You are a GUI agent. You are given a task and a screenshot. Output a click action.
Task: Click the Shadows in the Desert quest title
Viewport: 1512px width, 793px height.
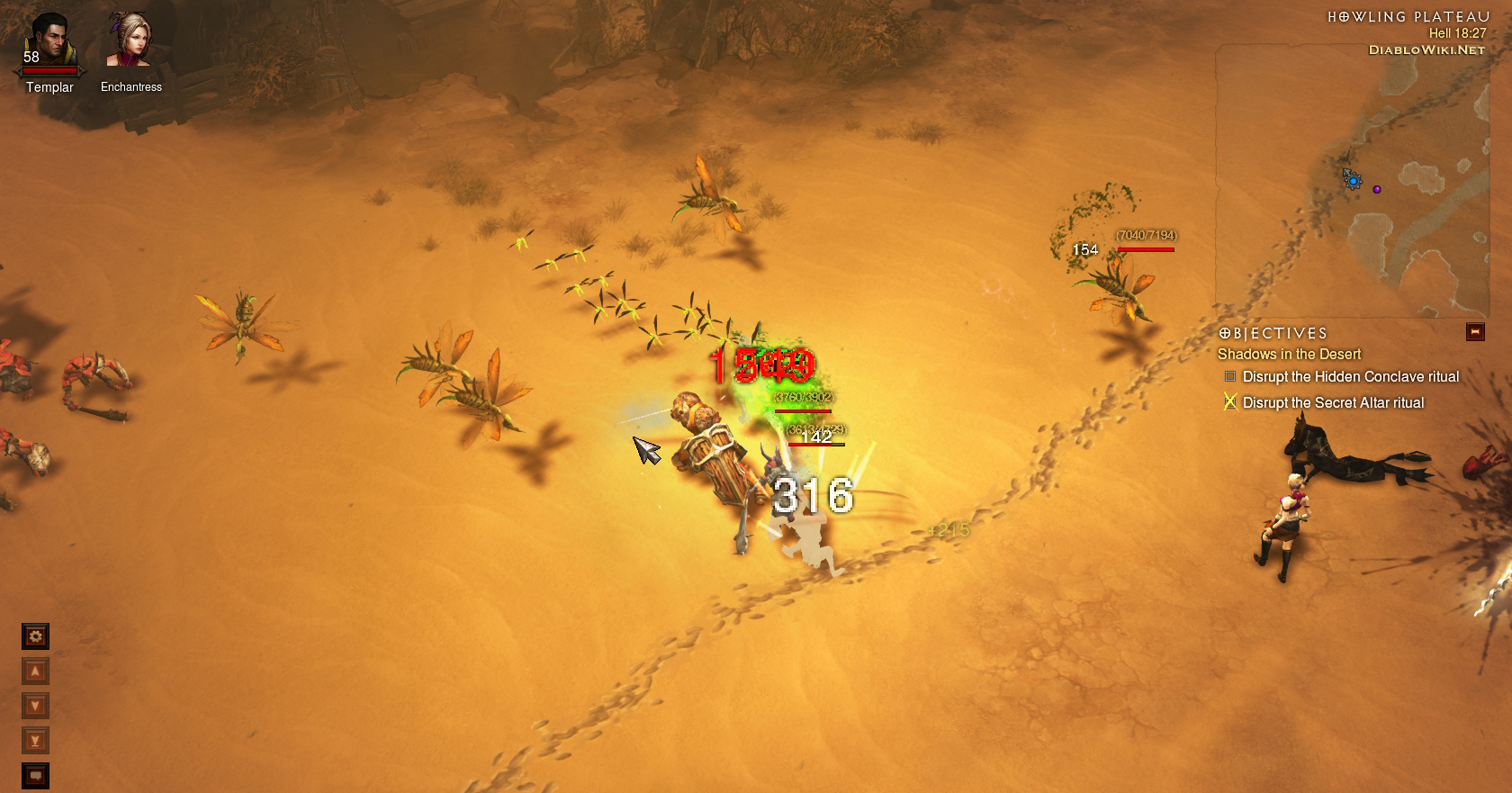(x=1289, y=354)
